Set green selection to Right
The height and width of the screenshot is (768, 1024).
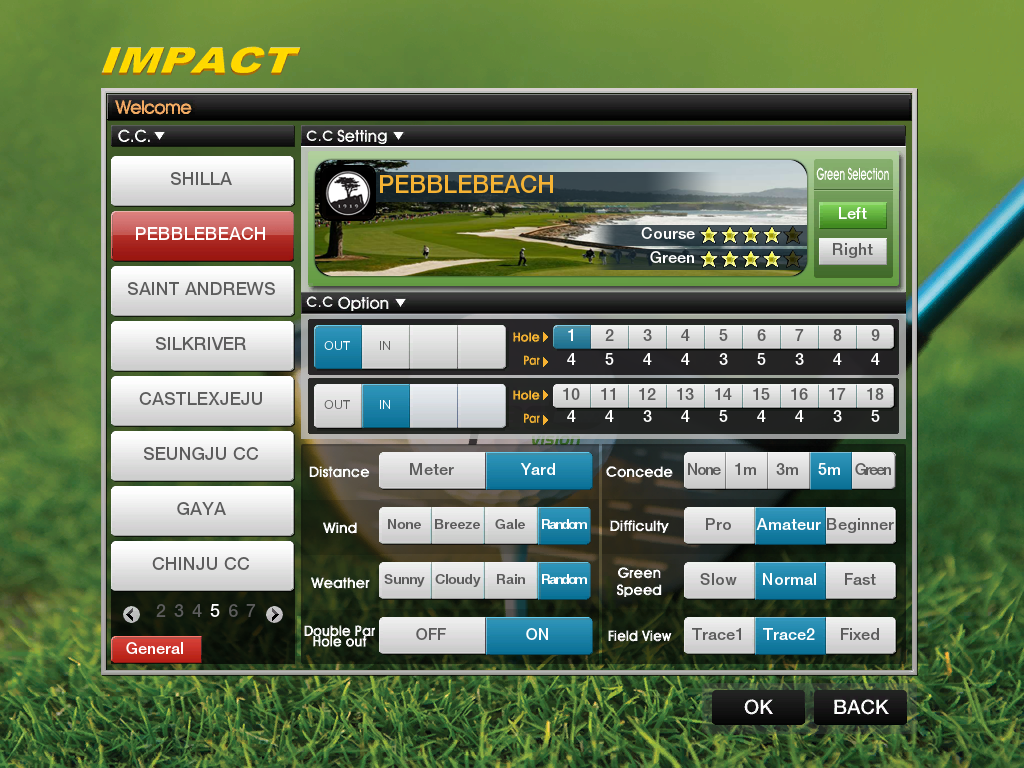pos(852,251)
